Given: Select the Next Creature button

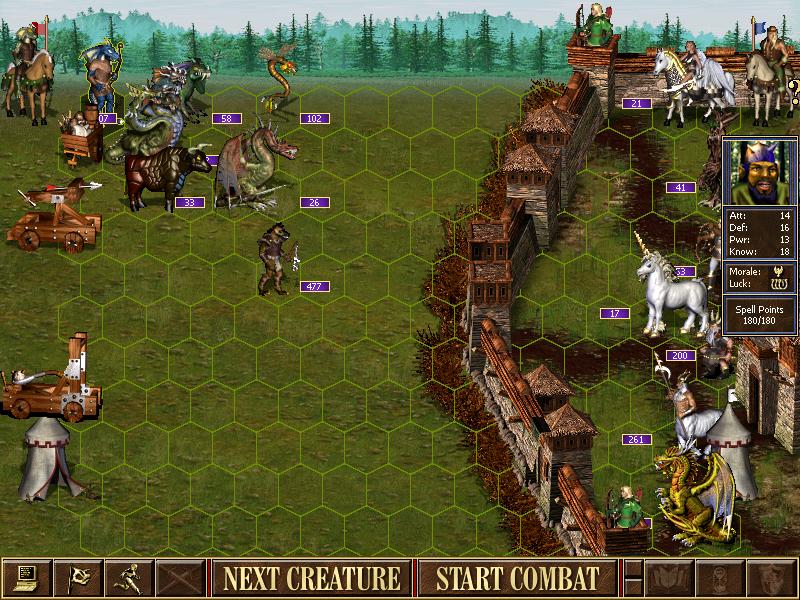Looking at the screenshot, I should (311, 578).
